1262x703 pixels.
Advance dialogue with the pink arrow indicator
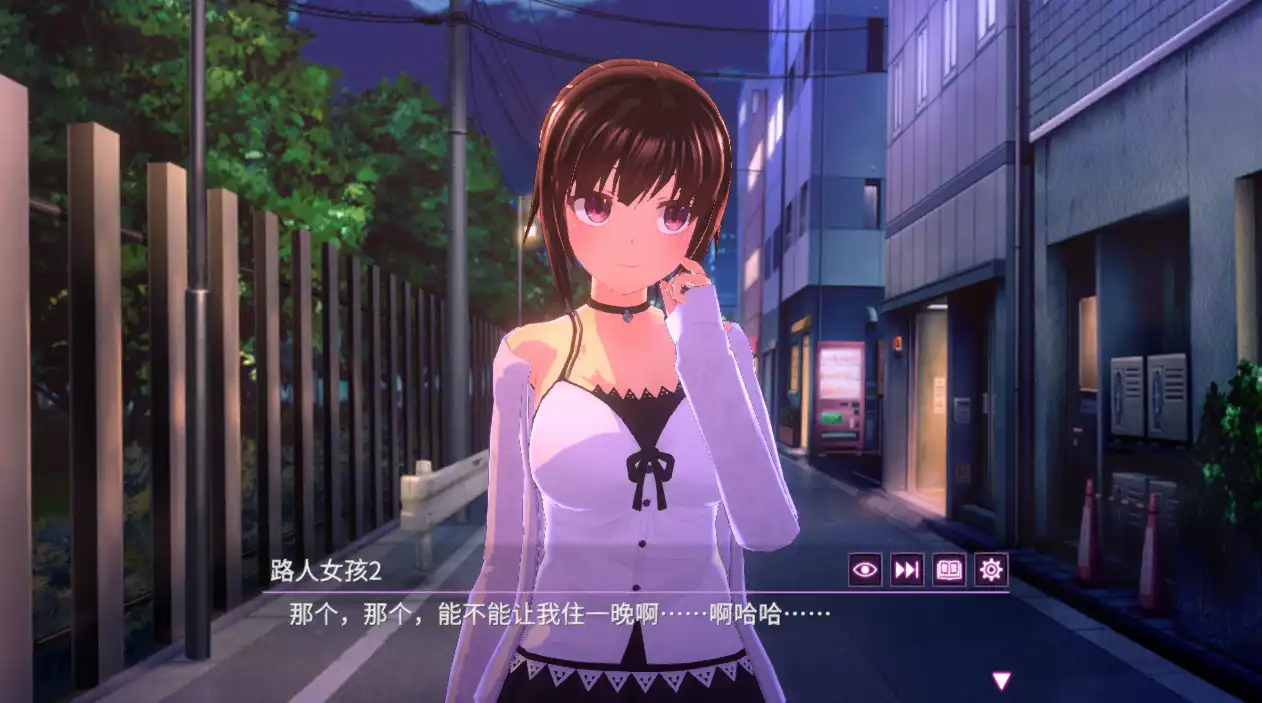[1001, 681]
